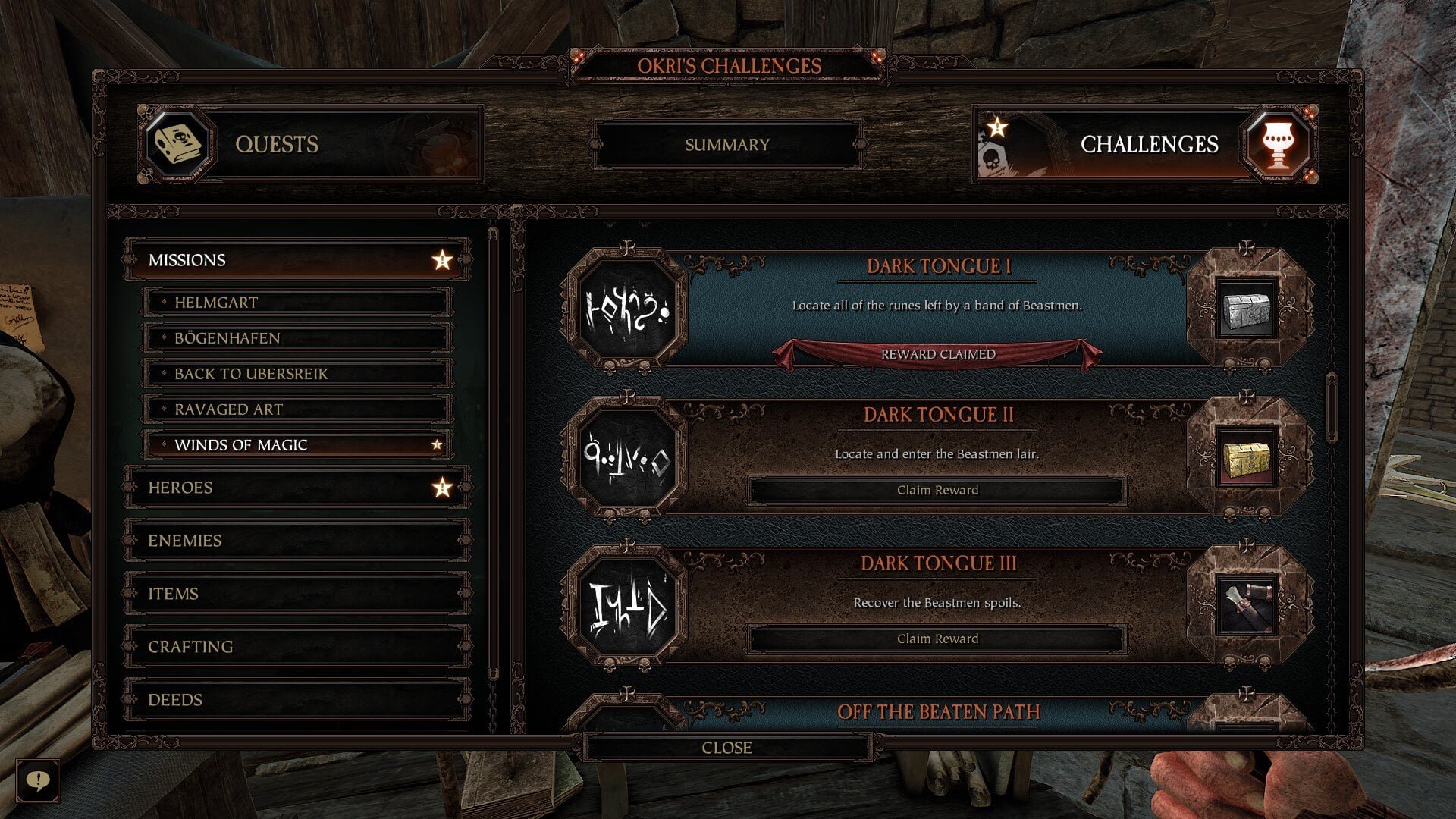Select the Winds of Magic entry
1456x819 pixels.
pos(297,445)
